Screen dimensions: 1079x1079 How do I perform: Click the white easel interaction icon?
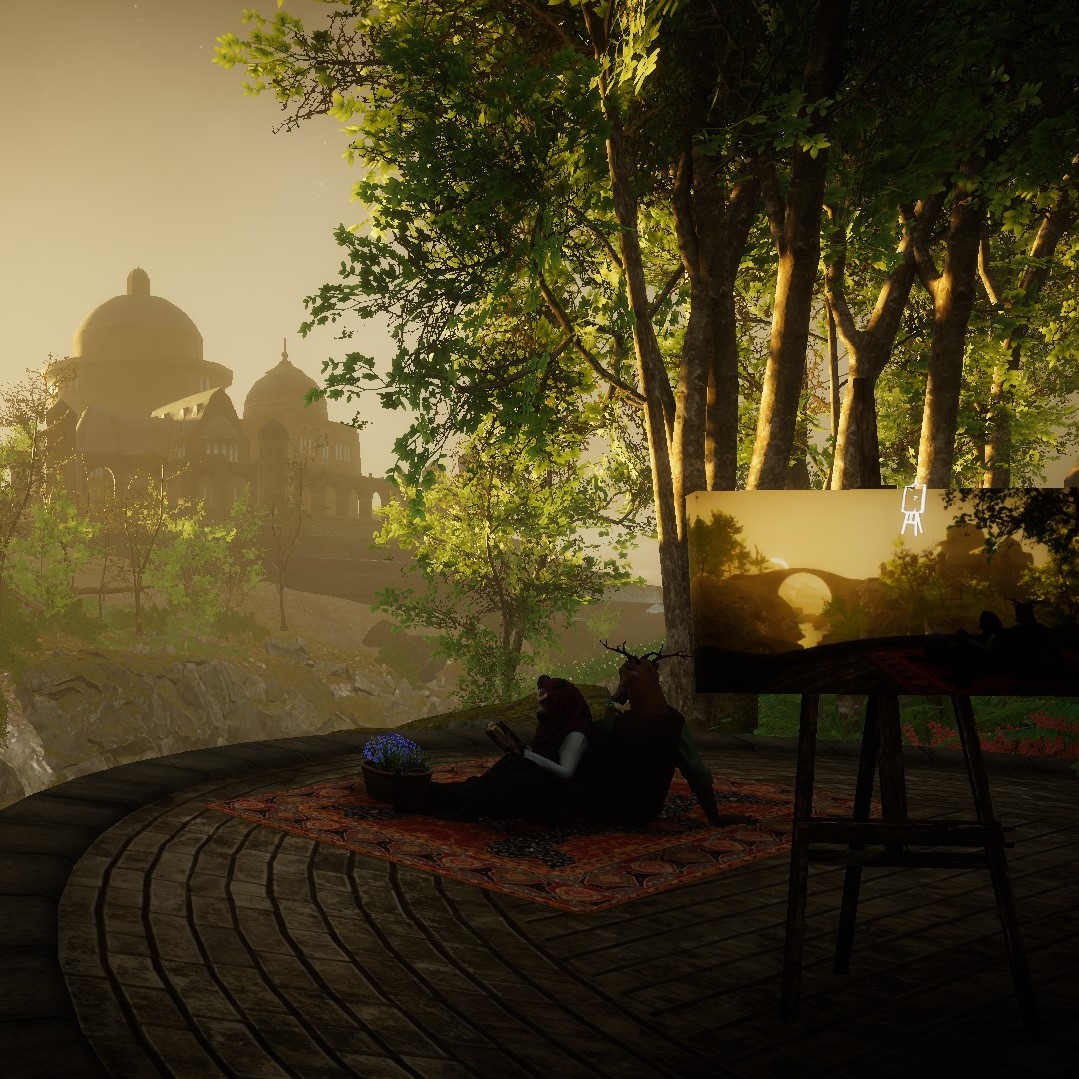pyautogui.click(x=913, y=510)
